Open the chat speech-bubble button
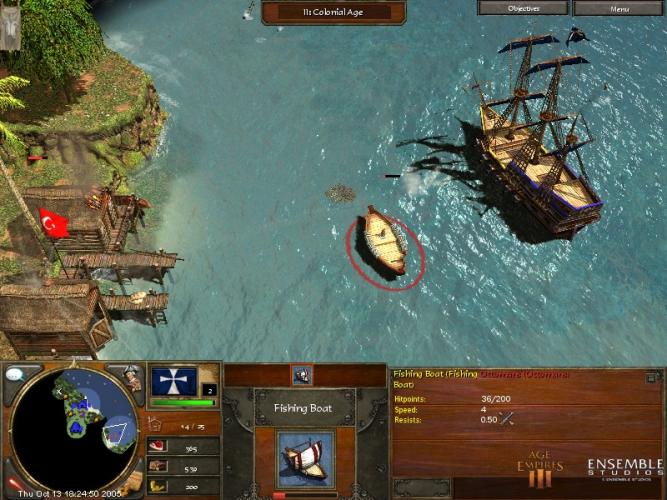The height and width of the screenshot is (500, 667). tap(17, 374)
